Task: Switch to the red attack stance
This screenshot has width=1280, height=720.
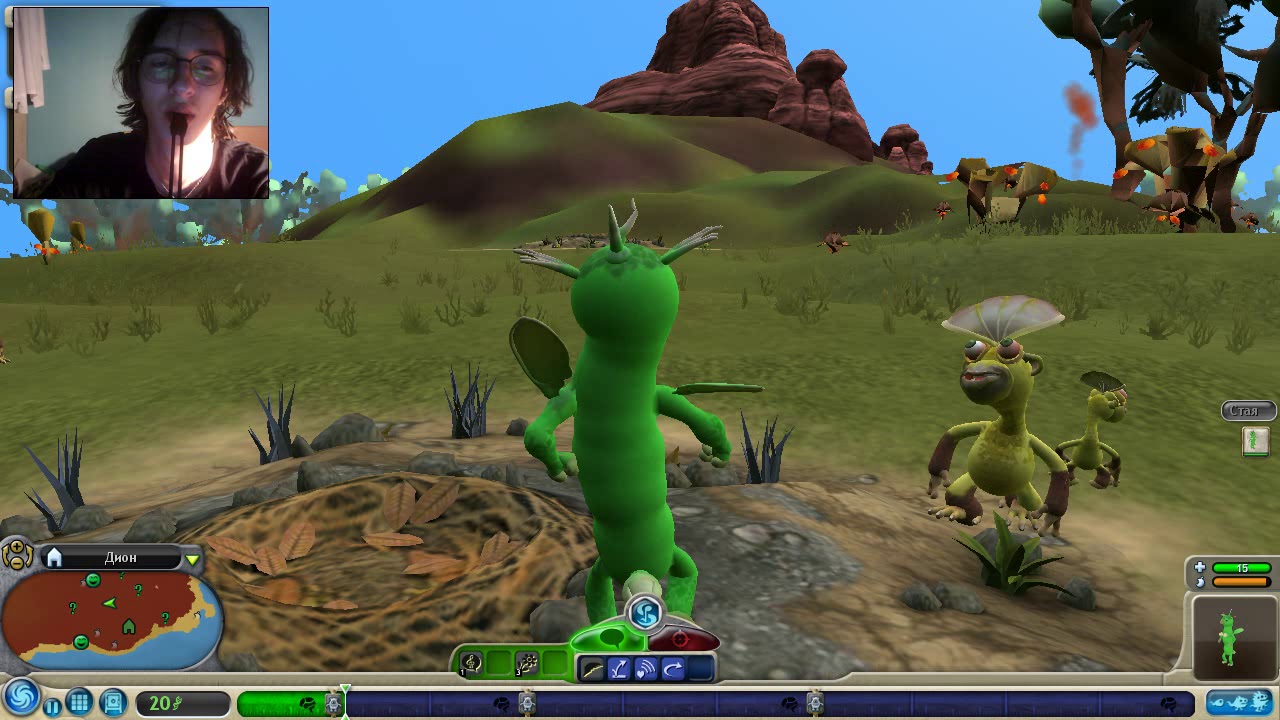Action: (683, 639)
